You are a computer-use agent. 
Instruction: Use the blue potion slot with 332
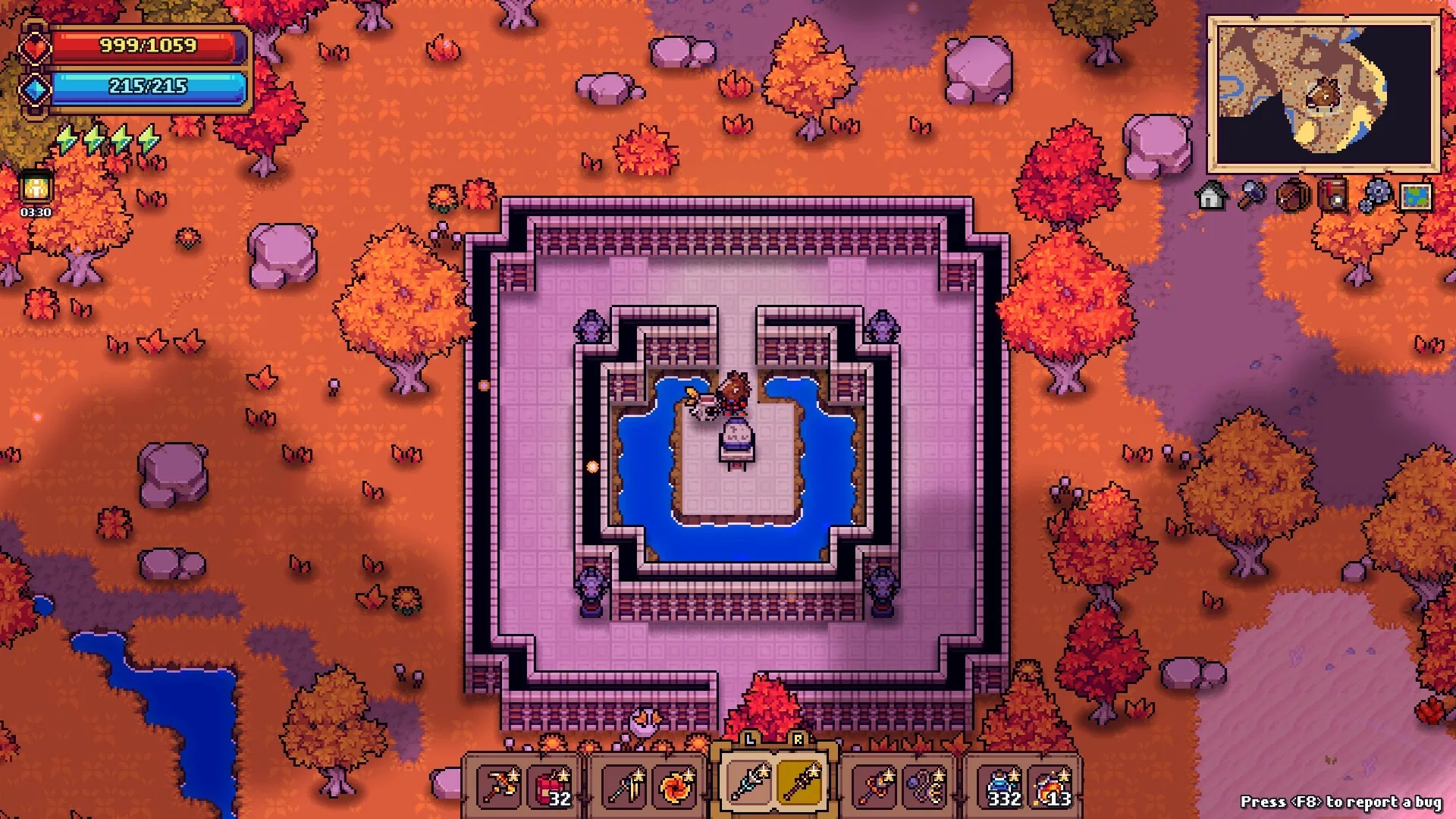coord(1001,786)
